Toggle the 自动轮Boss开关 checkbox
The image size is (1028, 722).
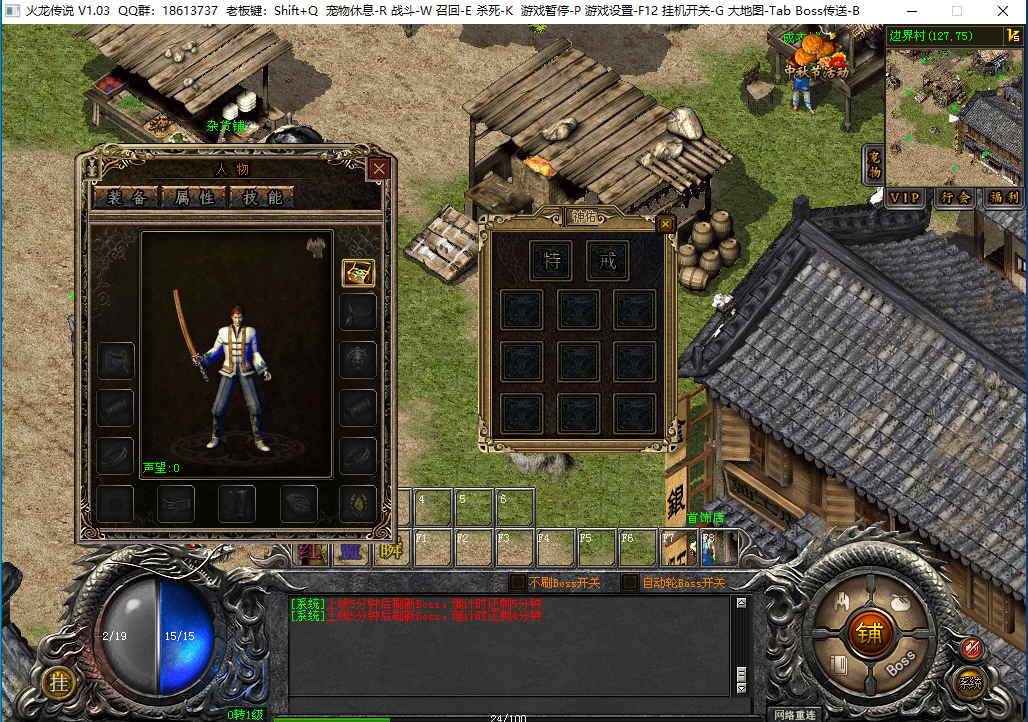click(x=630, y=582)
